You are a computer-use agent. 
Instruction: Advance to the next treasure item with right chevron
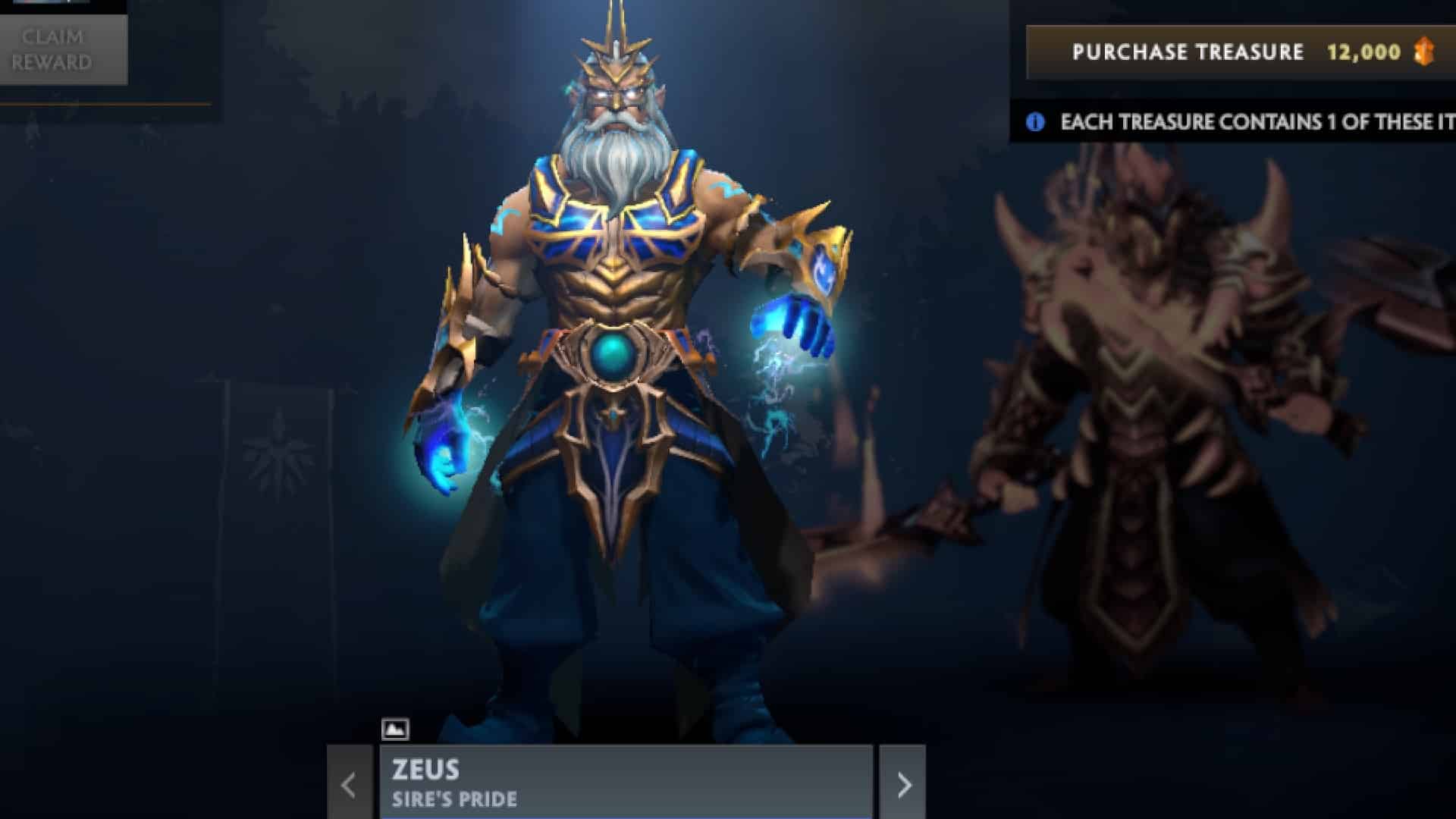click(904, 785)
